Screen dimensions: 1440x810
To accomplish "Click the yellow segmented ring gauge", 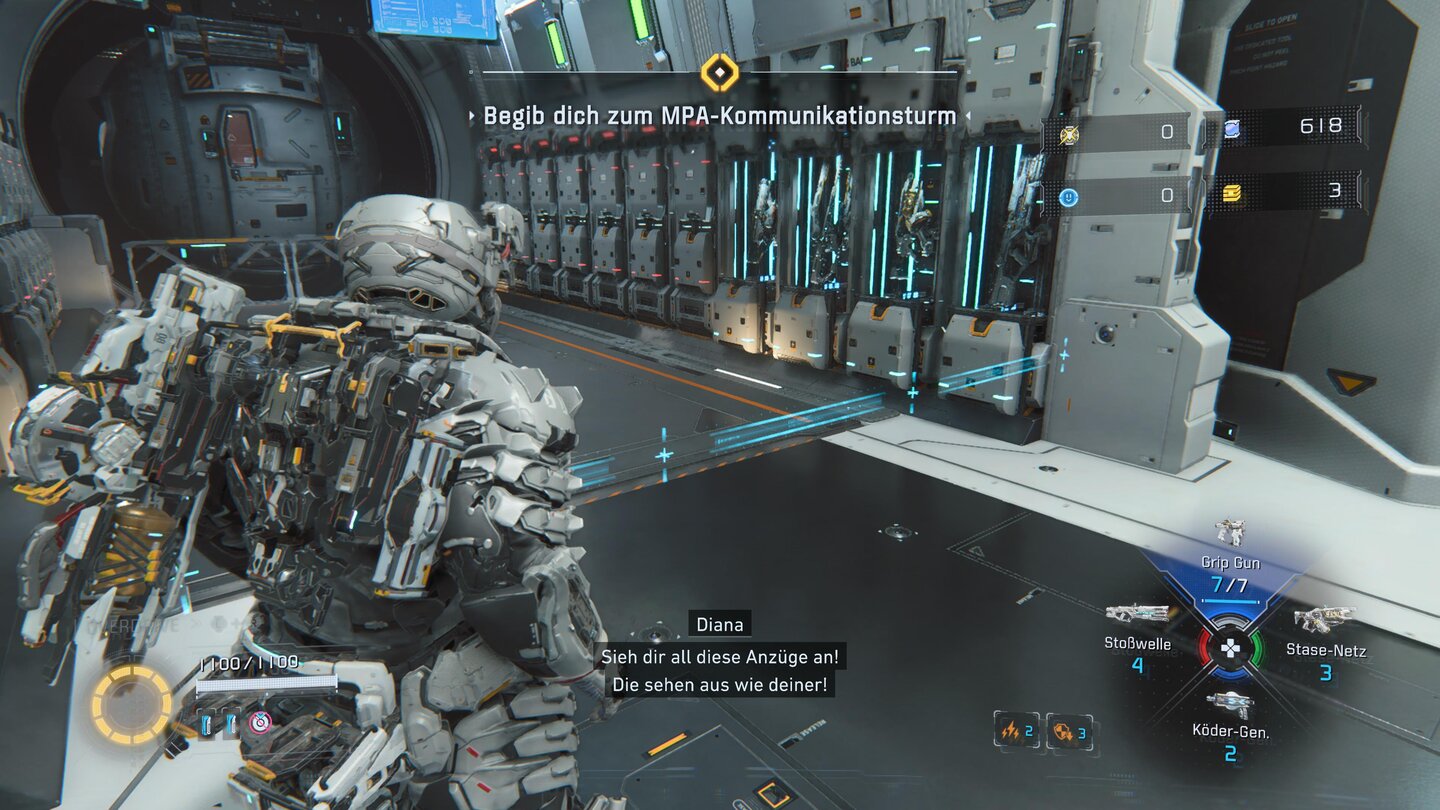I will click(x=132, y=705).
